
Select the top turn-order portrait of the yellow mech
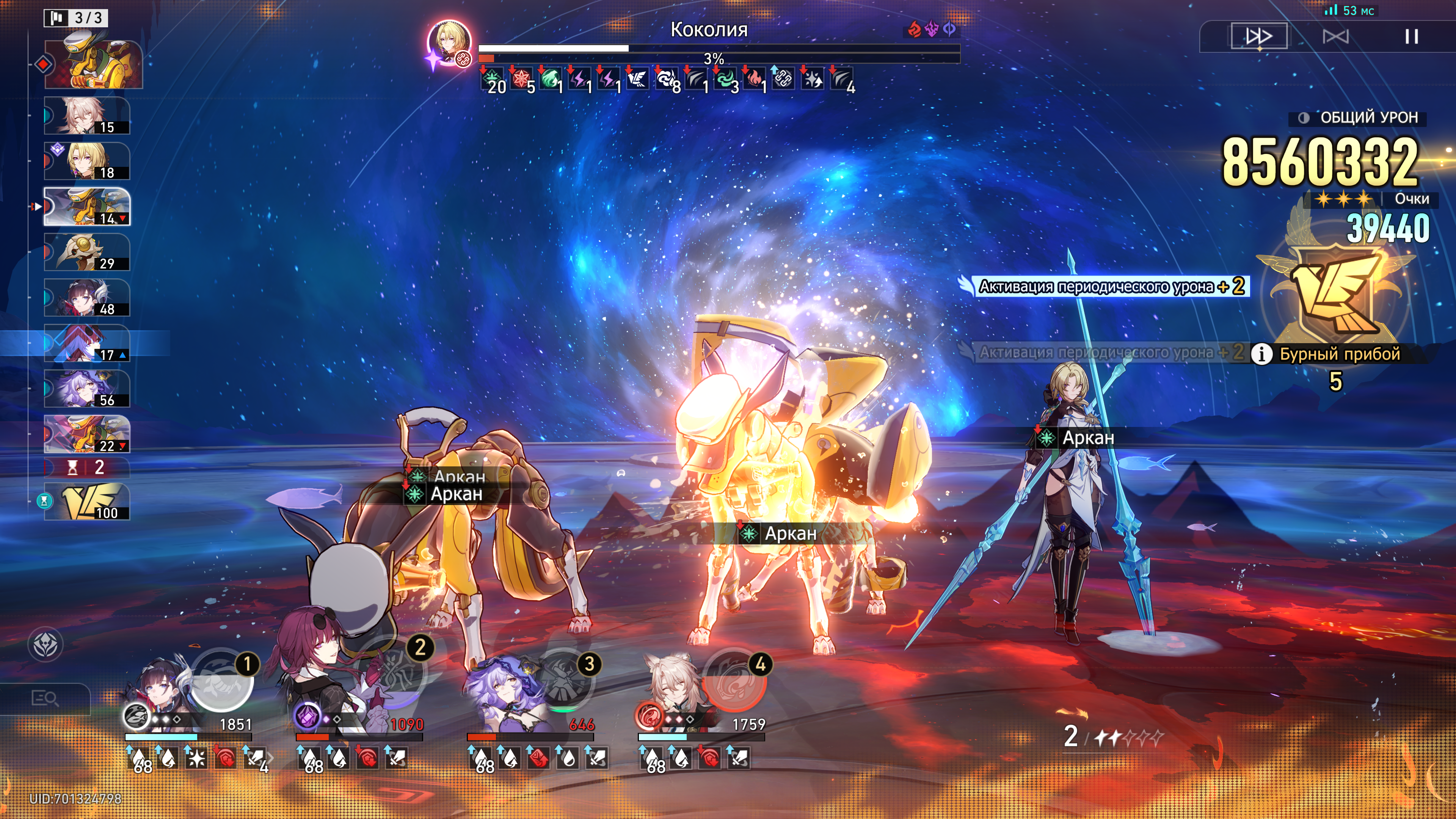click(93, 63)
